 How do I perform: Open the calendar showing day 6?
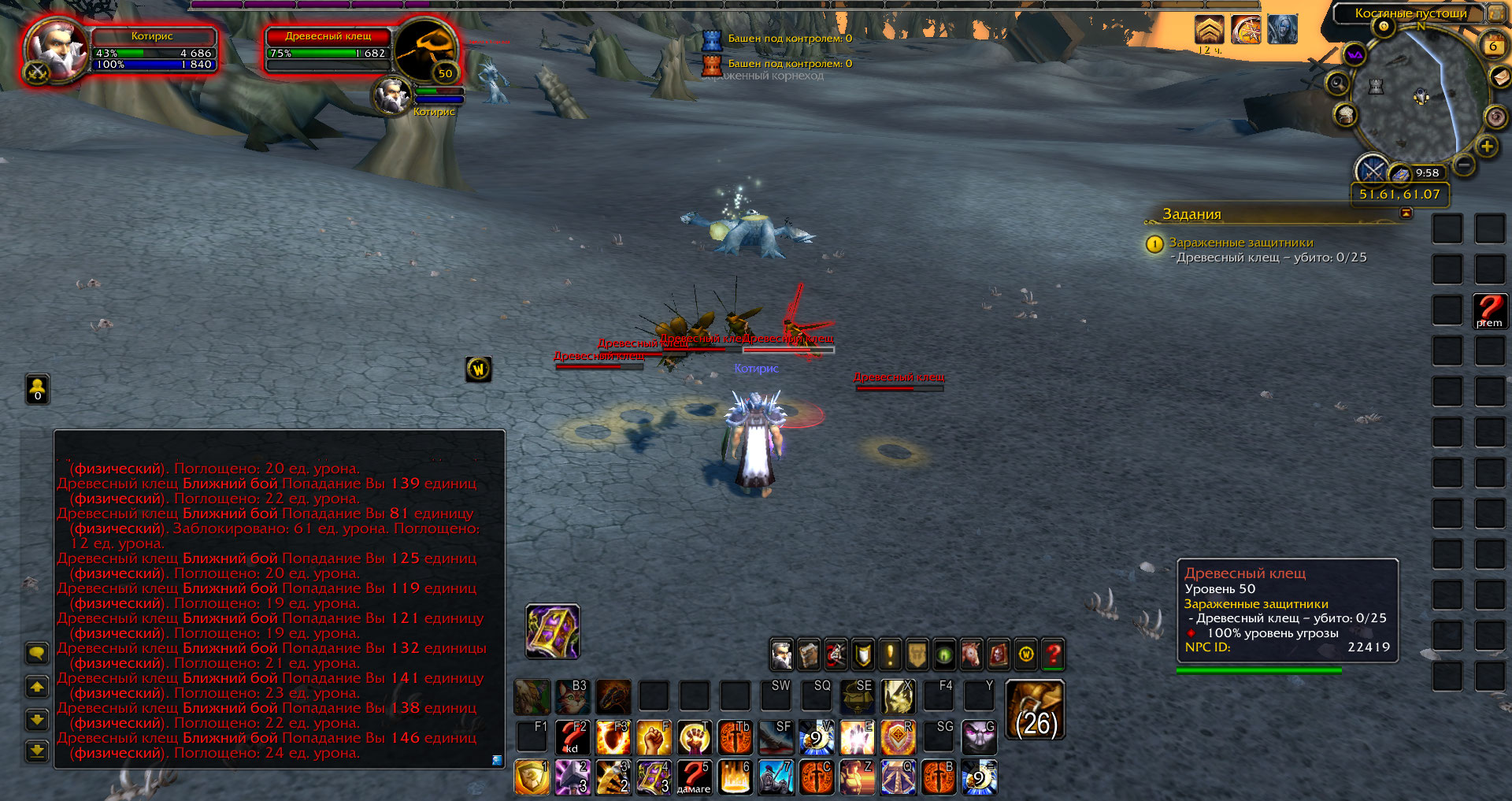(1492, 46)
